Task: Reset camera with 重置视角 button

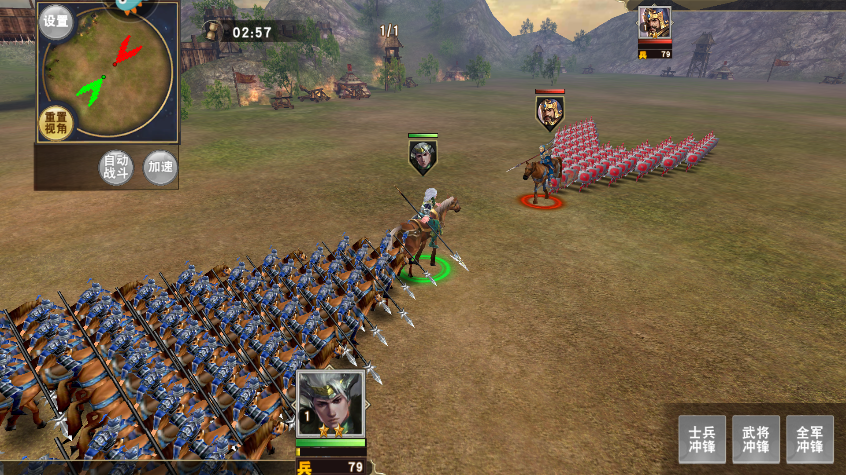Action: coord(56,124)
